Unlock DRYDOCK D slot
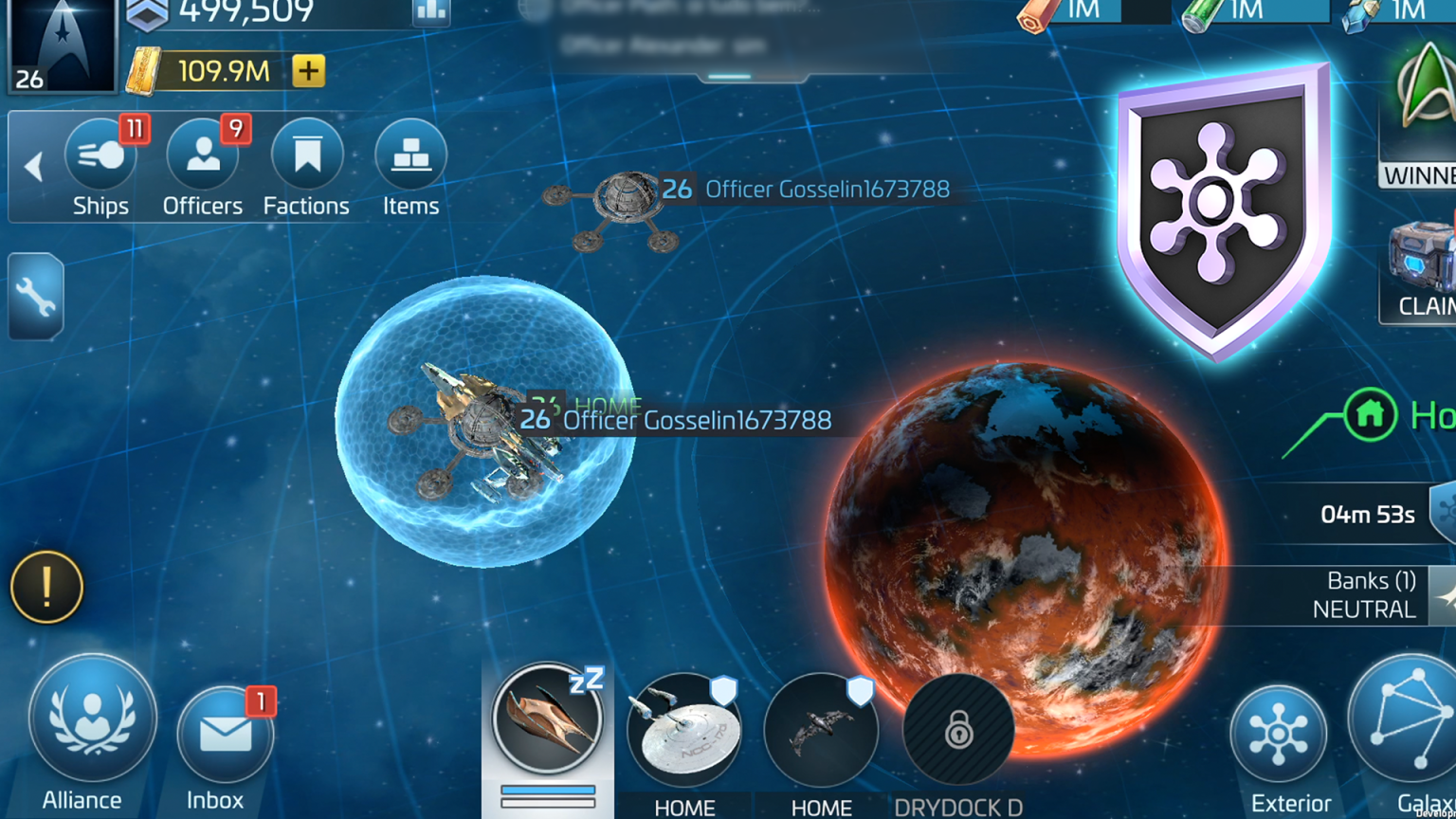Viewport: 1456px width, 819px height. click(957, 732)
